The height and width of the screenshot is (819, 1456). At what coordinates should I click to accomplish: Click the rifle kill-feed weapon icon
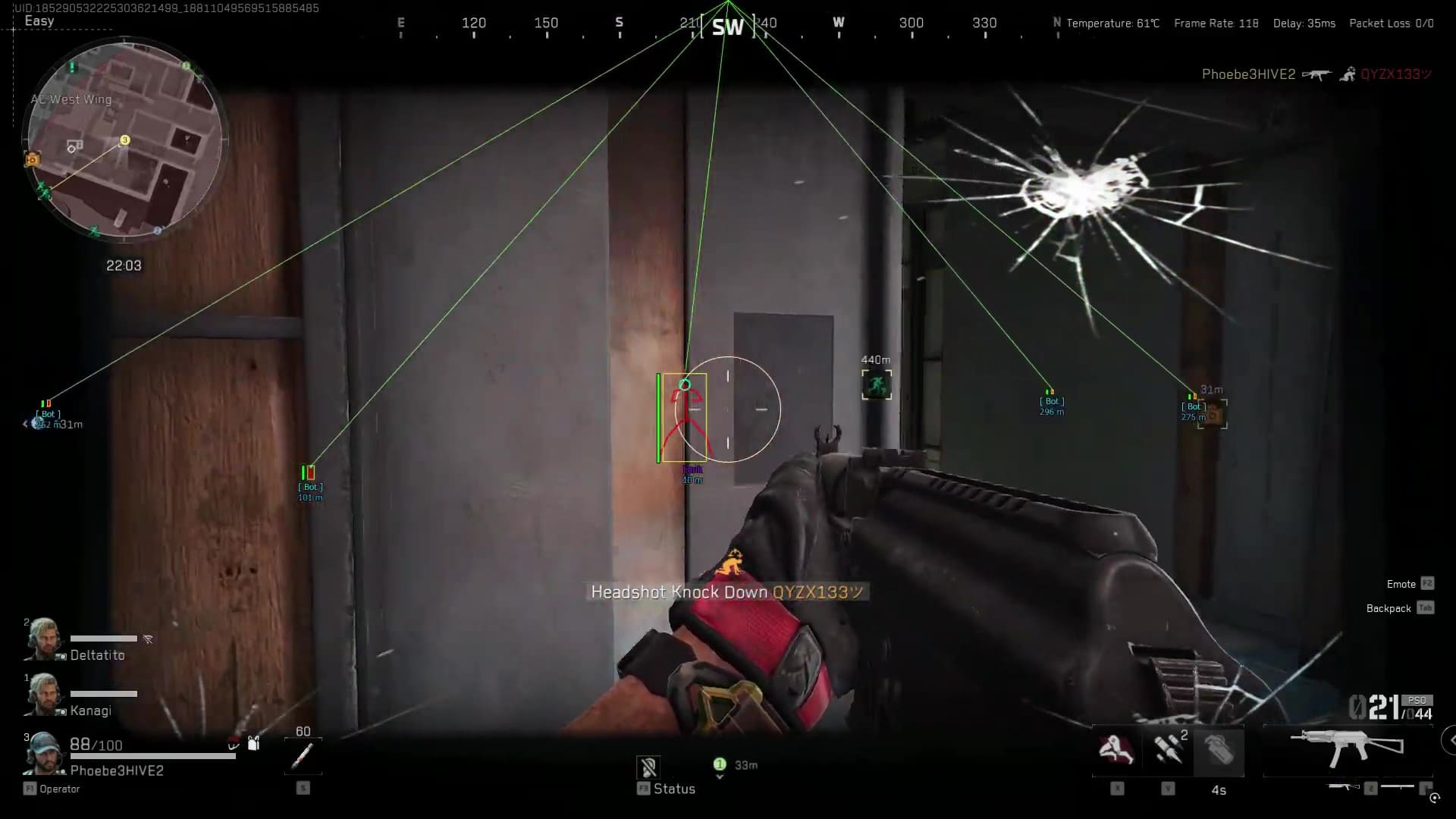(x=1317, y=75)
